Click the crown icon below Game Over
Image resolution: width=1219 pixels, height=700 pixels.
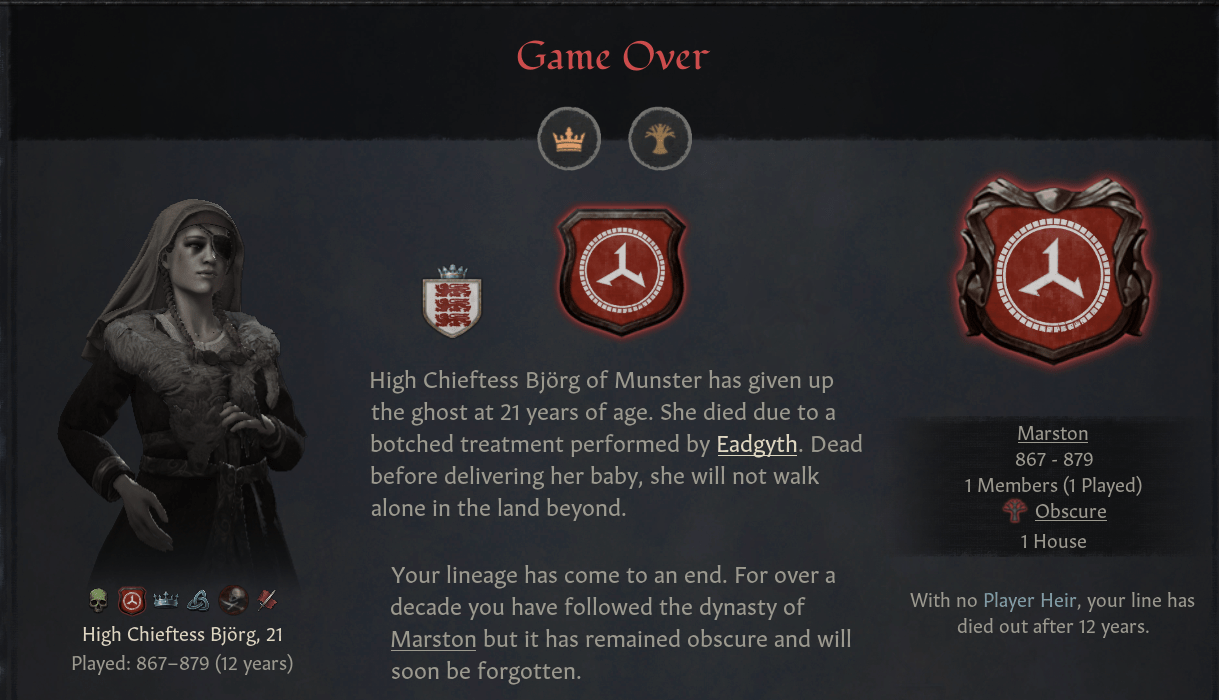569,139
